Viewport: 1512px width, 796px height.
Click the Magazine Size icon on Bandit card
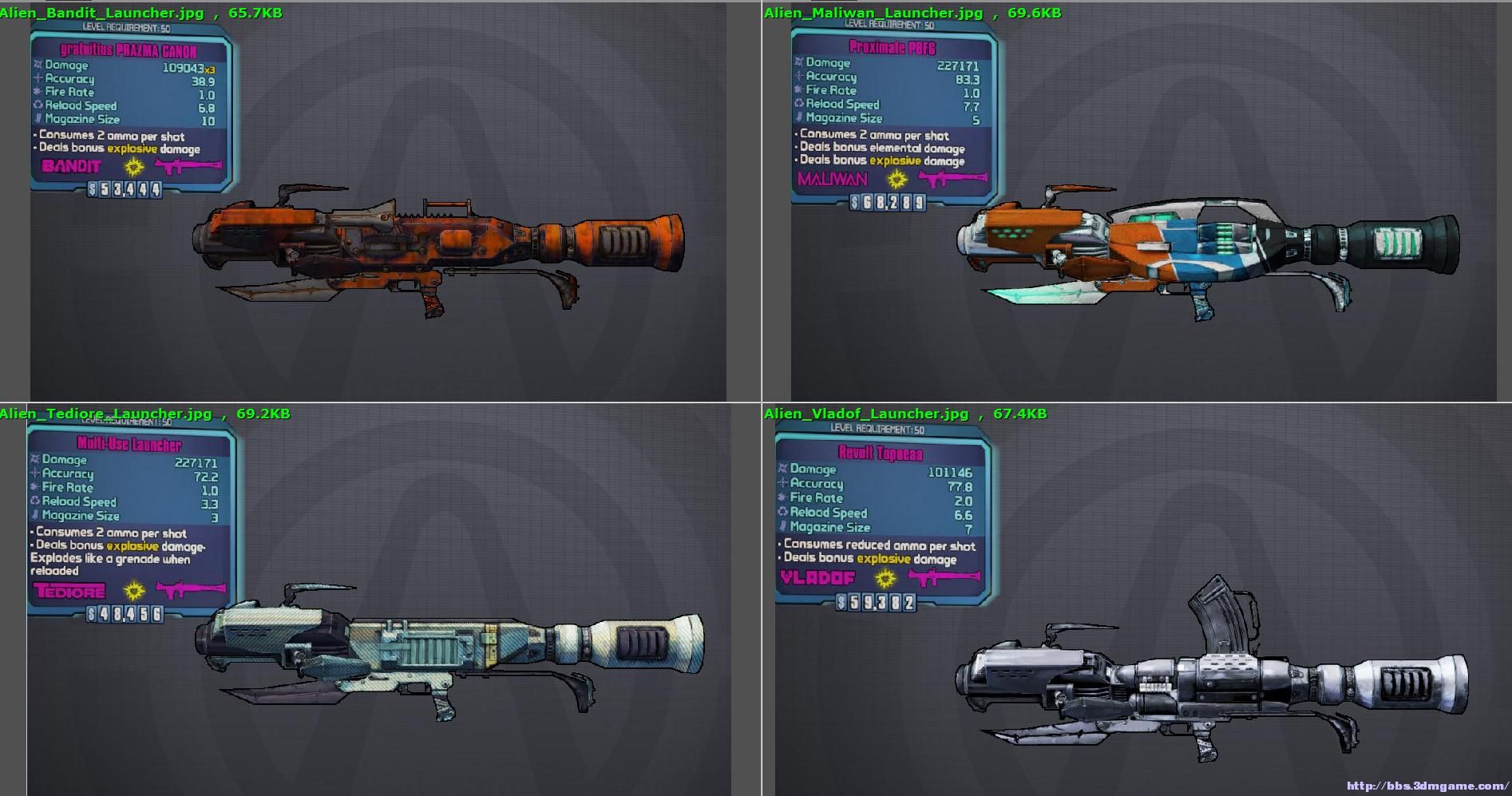(38, 118)
